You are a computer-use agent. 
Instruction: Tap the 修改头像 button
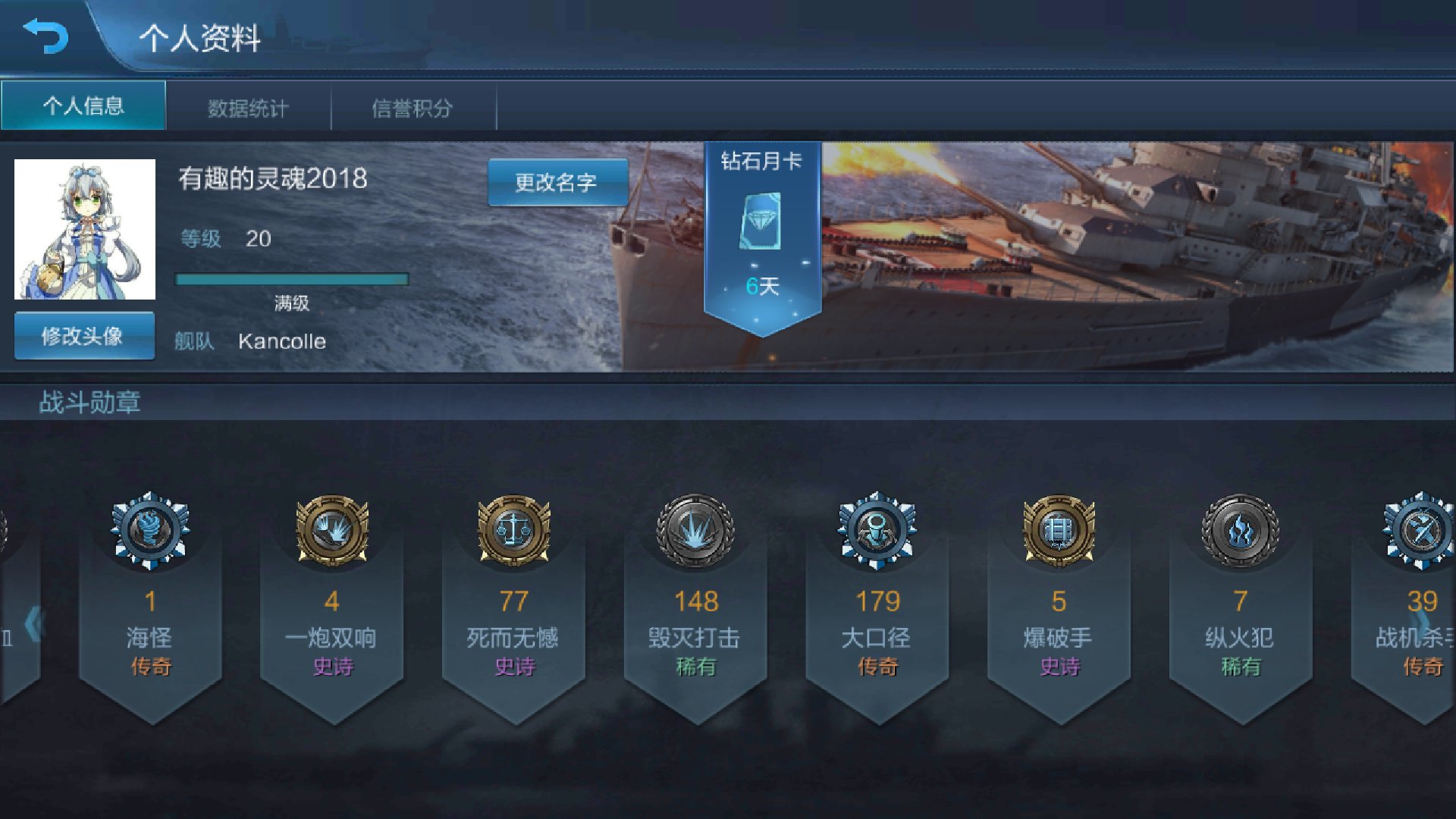pyautogui.click(x=83, y=336)
